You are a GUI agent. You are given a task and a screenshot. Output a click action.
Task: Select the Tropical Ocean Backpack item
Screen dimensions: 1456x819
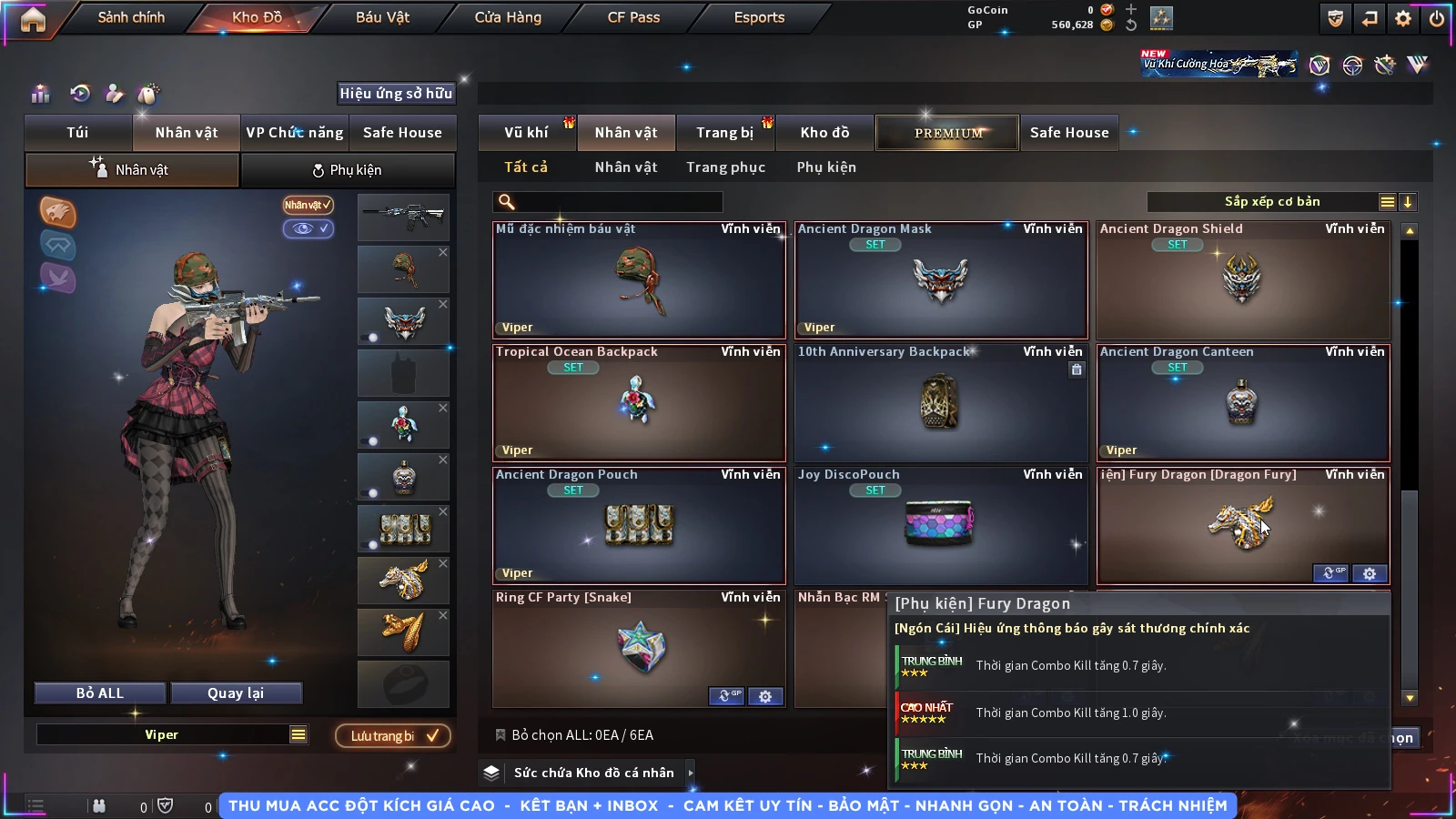639,403
